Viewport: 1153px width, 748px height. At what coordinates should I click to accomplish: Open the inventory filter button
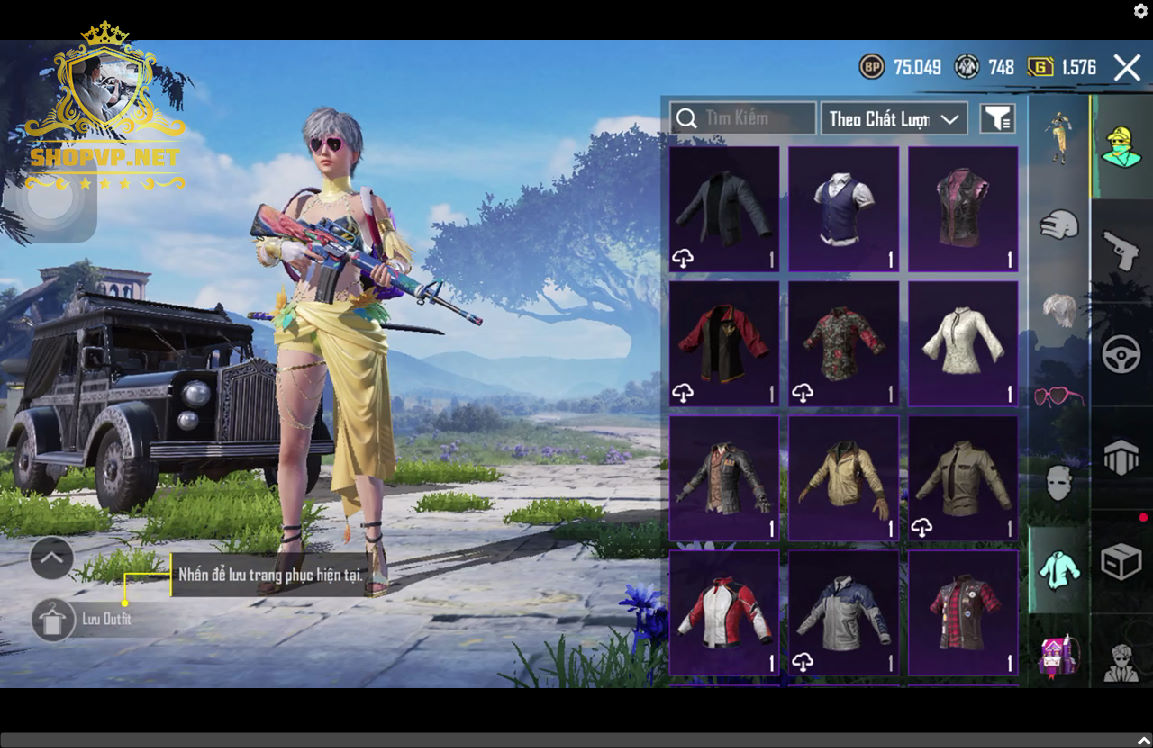pos(997,119)
